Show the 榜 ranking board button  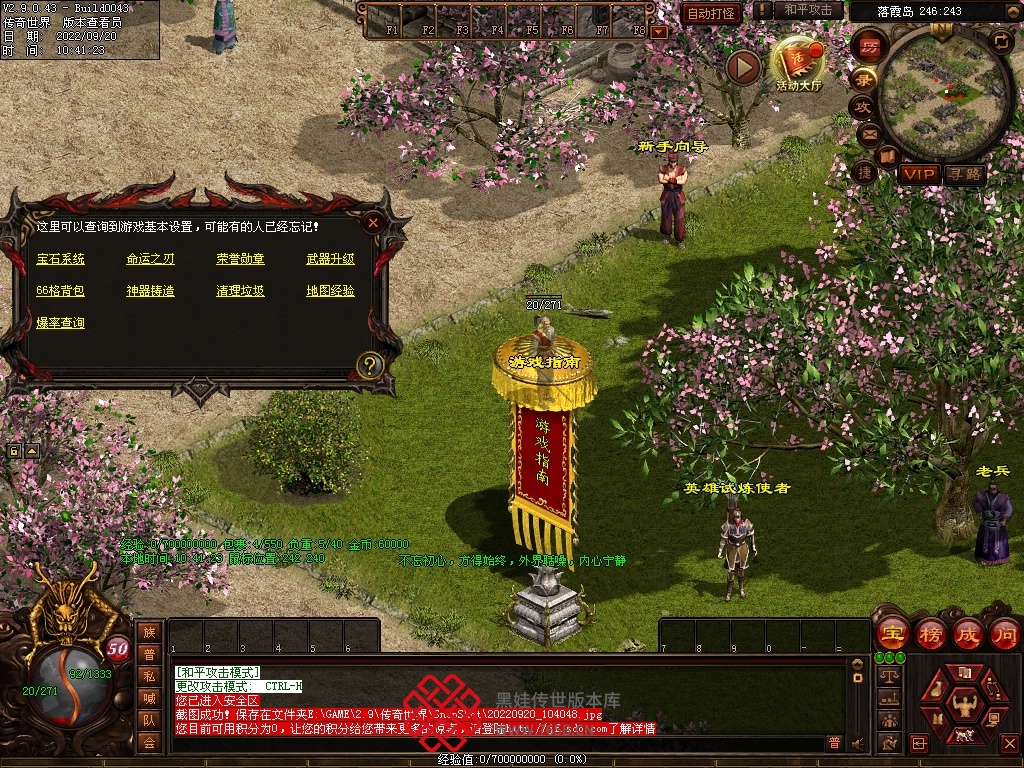coord(930,634)
